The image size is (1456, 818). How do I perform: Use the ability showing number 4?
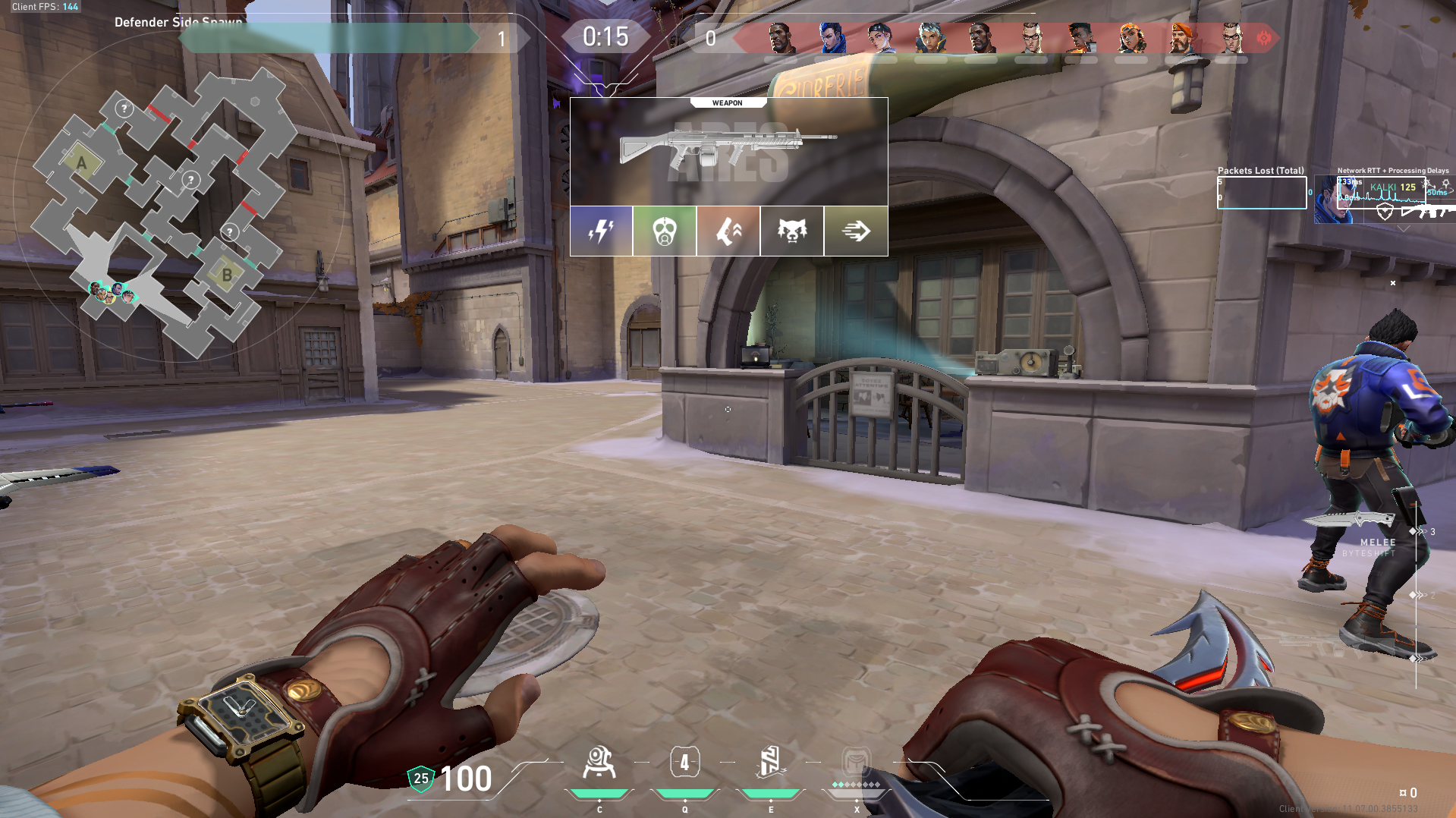pyautogui.click(x=684, y=763)
